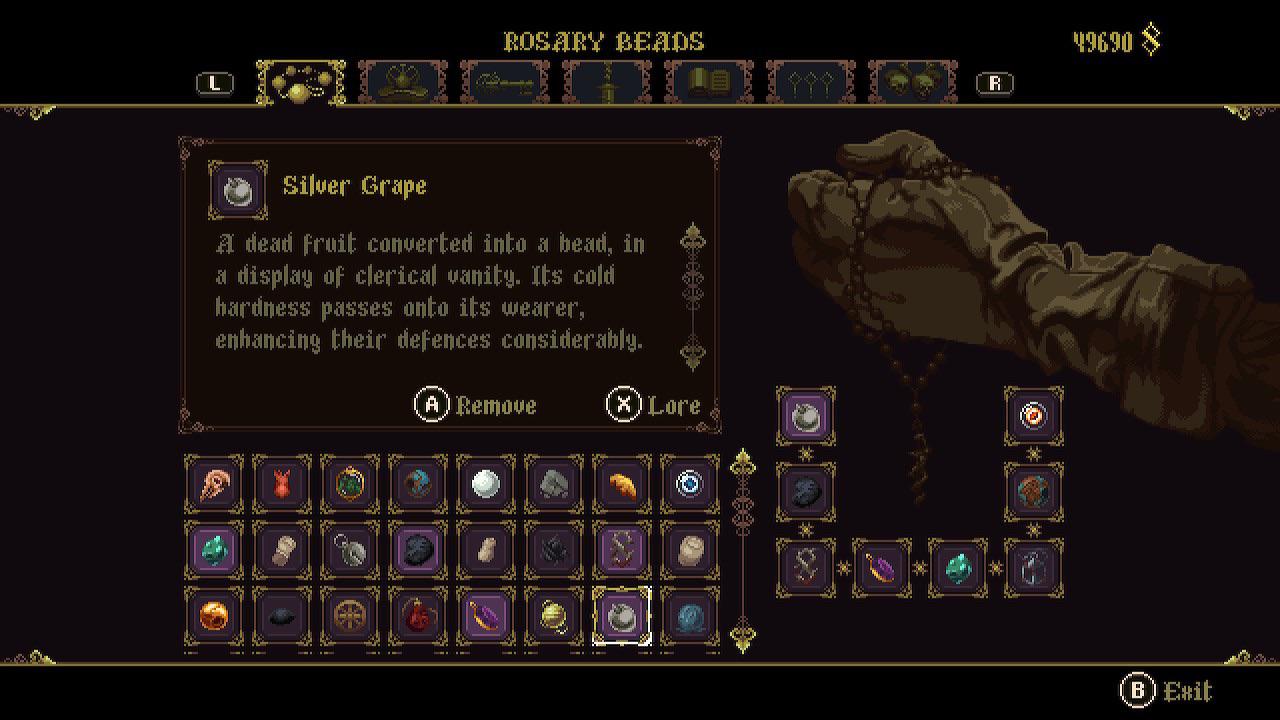
Task: Open the skulls collection tab
Action: tap(913, 83)
